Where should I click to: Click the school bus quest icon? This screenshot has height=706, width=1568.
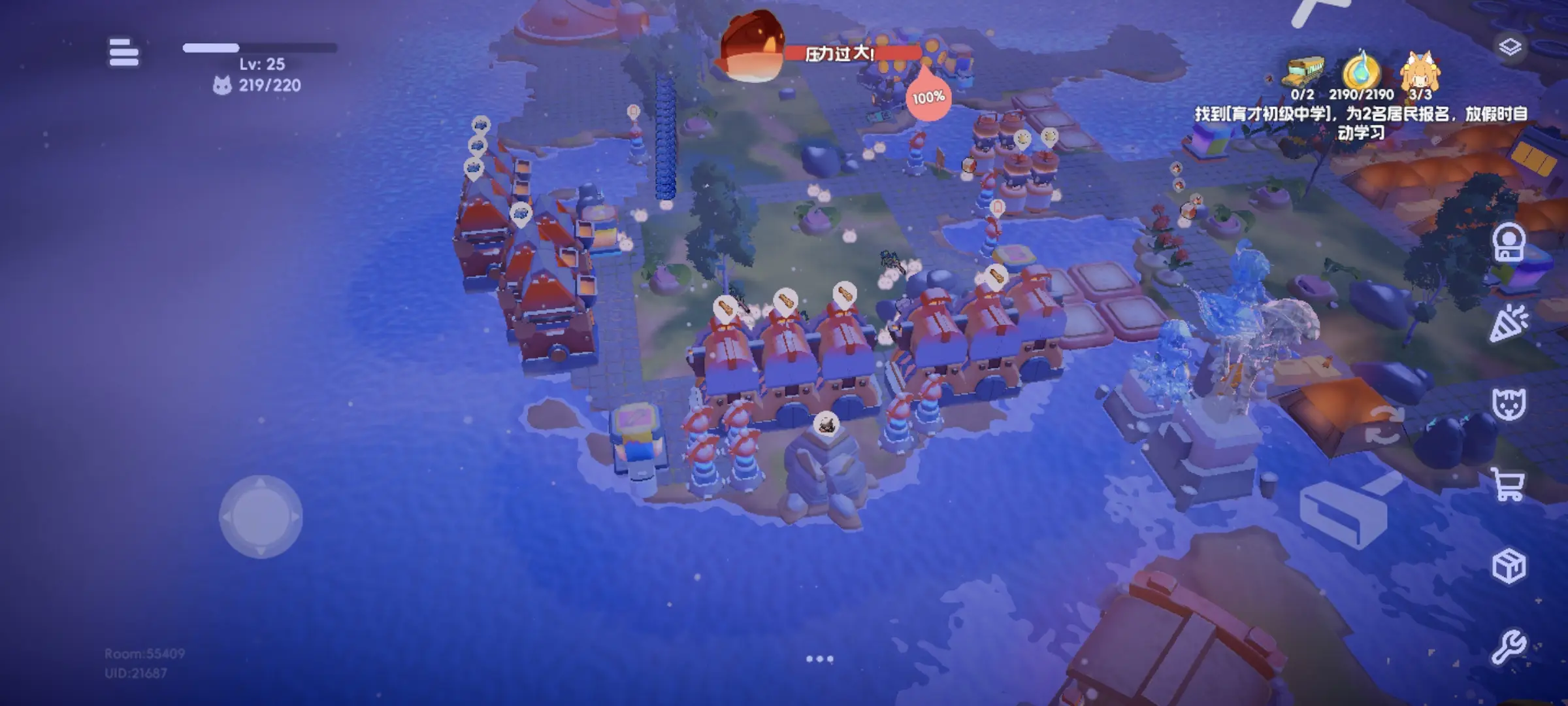(1305, 72)
